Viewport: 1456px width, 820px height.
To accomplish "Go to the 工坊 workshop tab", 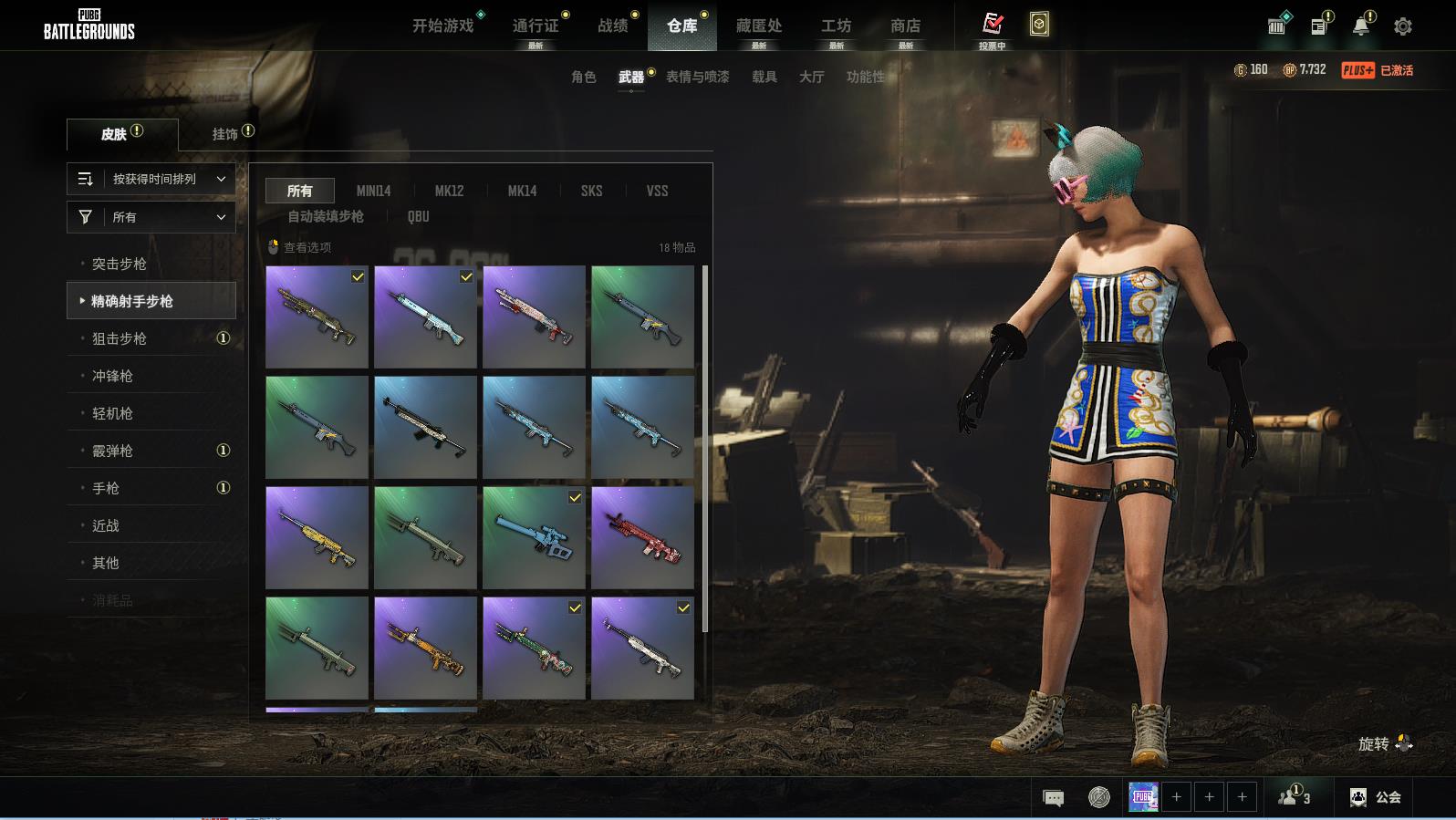I will (836, 26).
